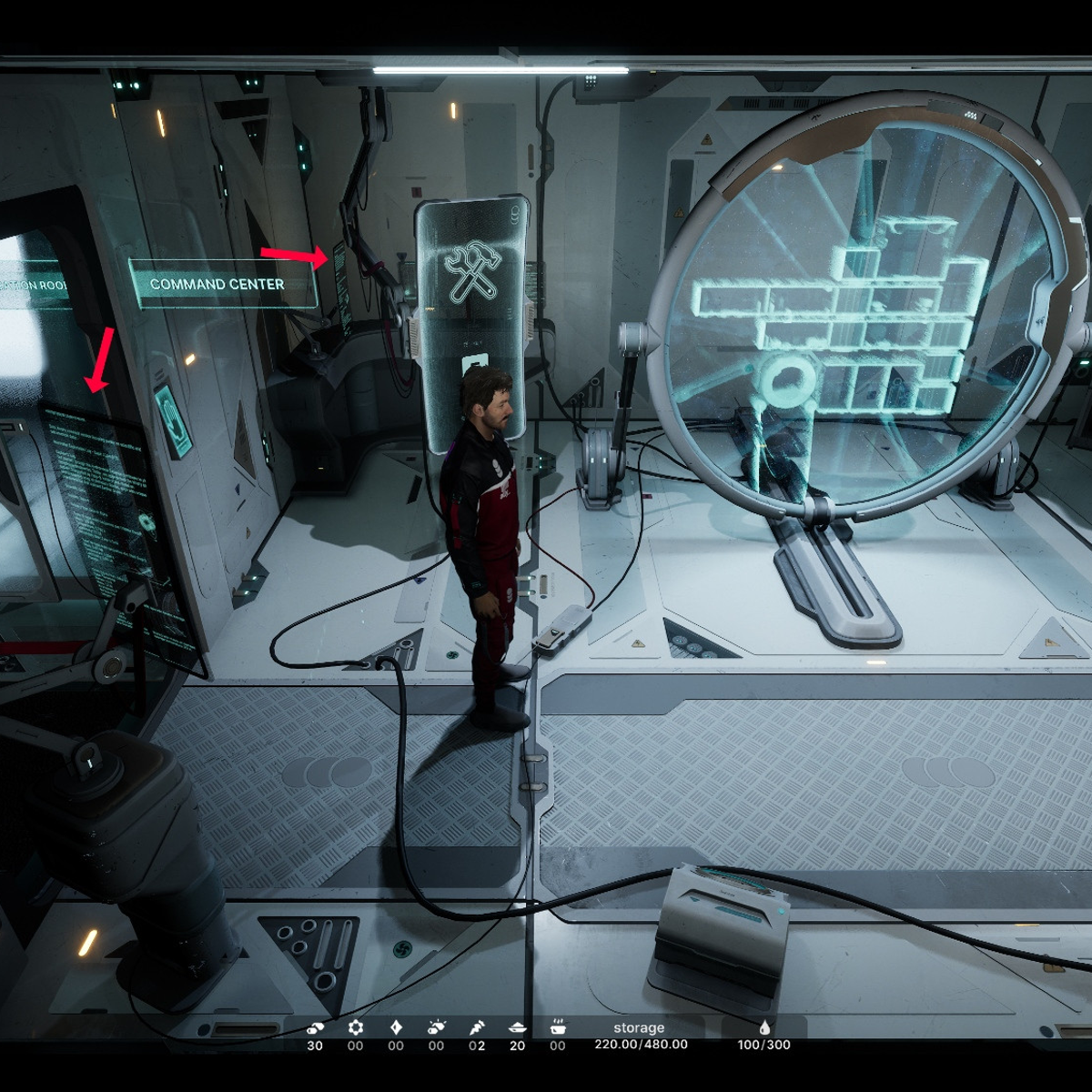The height and width of the screenshot is (1092, 1092).
Task: Click the water droplet icon
Action: 764,1027
